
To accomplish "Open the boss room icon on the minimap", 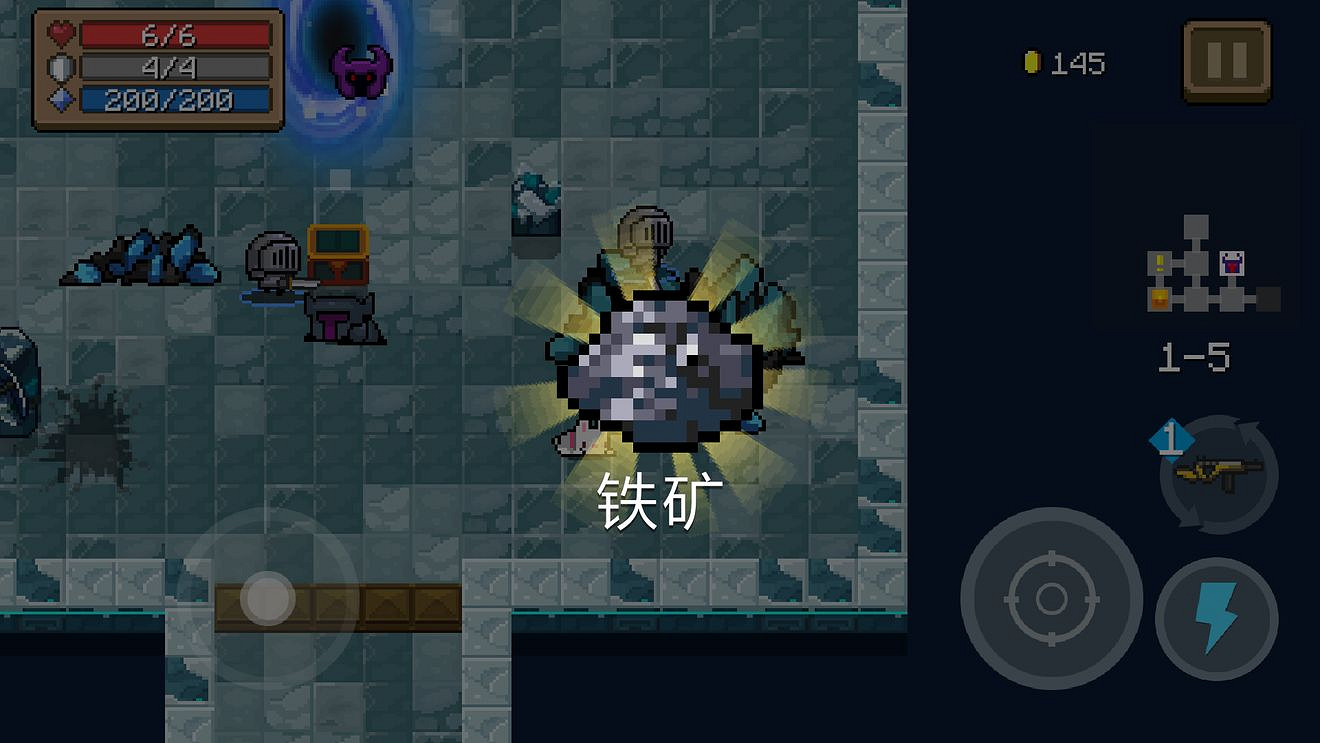I will tap(1232, 263).
